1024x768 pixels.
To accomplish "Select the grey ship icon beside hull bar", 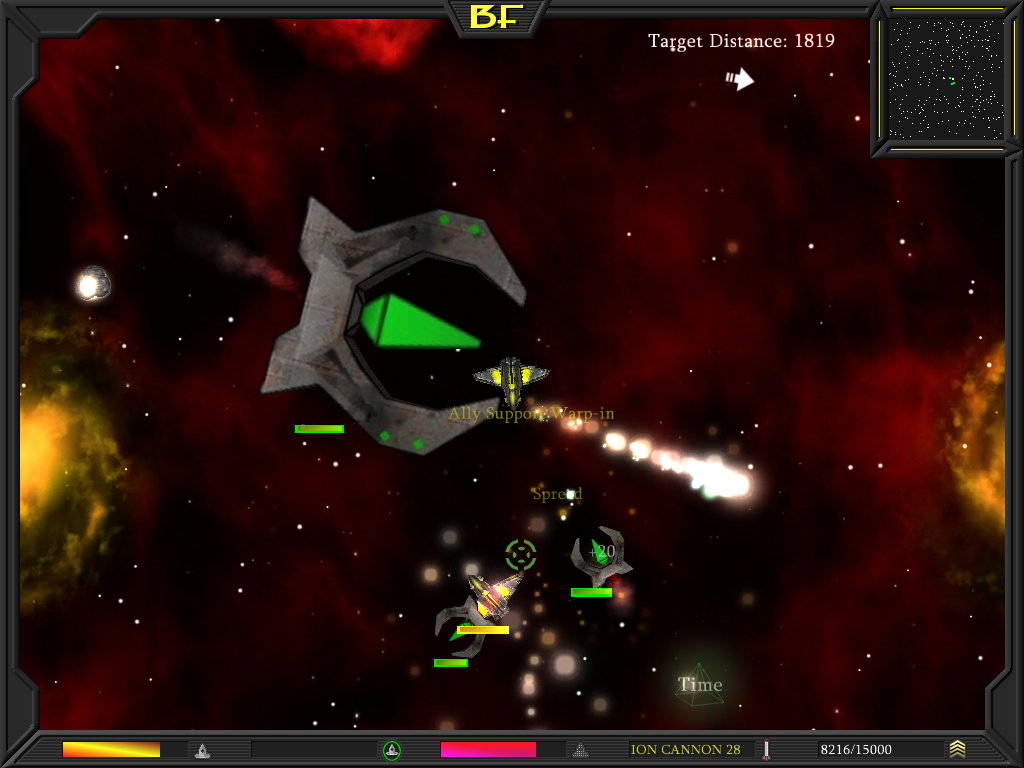I will coord(202,749).
